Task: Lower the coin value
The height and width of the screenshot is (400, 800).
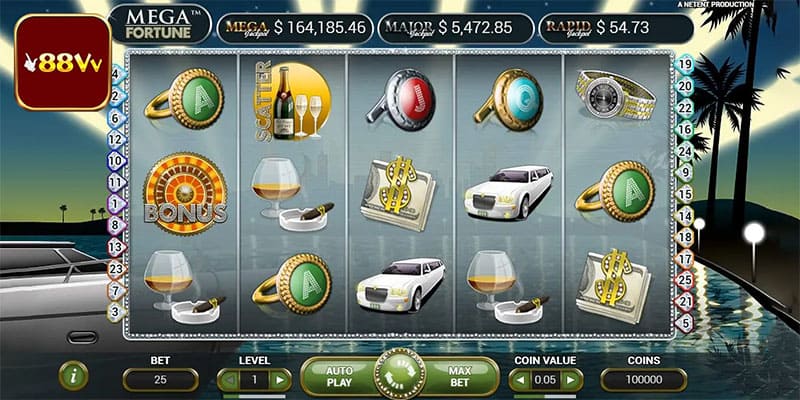Action: 519,379
